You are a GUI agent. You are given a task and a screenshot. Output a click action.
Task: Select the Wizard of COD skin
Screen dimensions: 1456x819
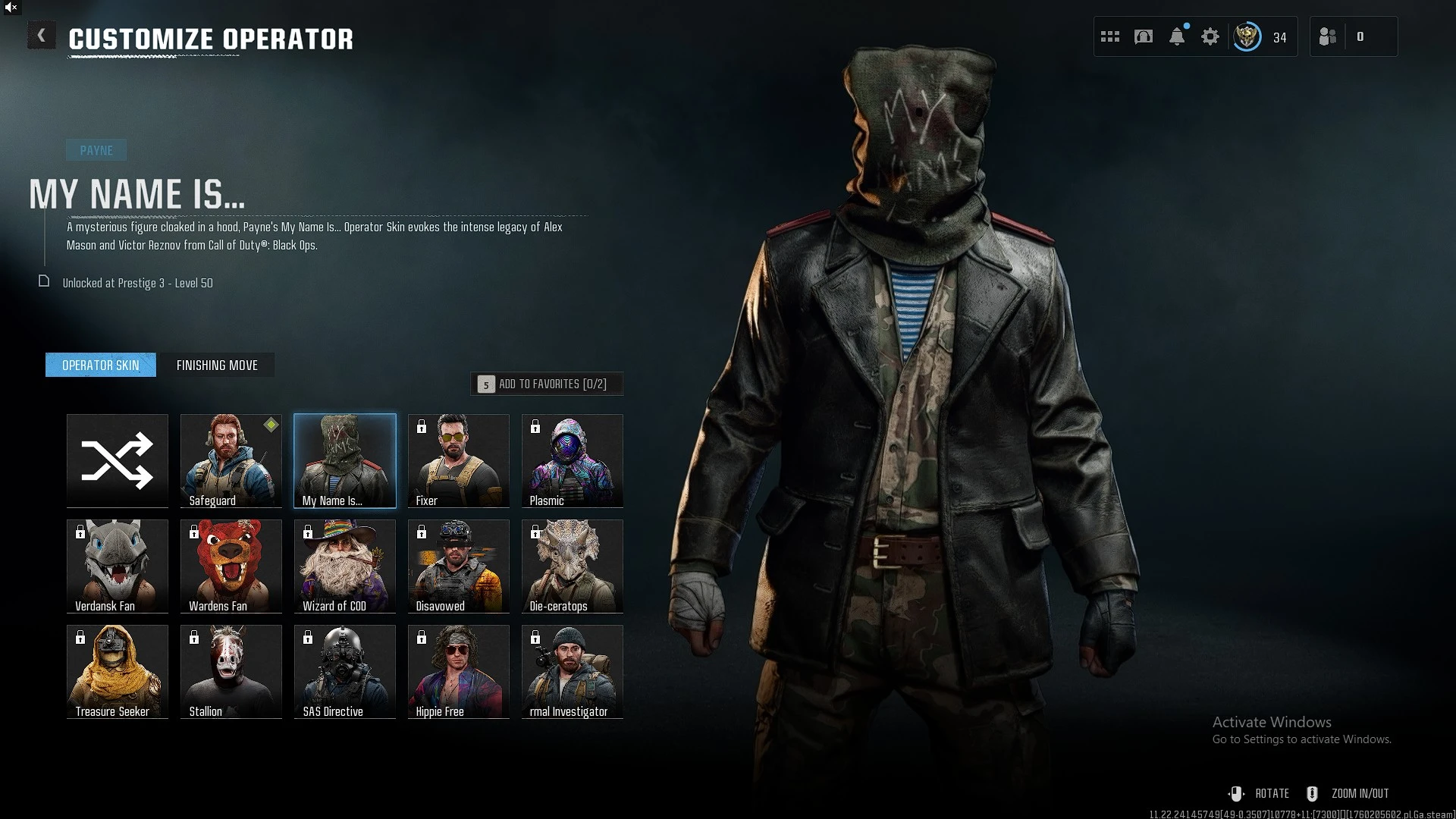(x=344, y=566)
